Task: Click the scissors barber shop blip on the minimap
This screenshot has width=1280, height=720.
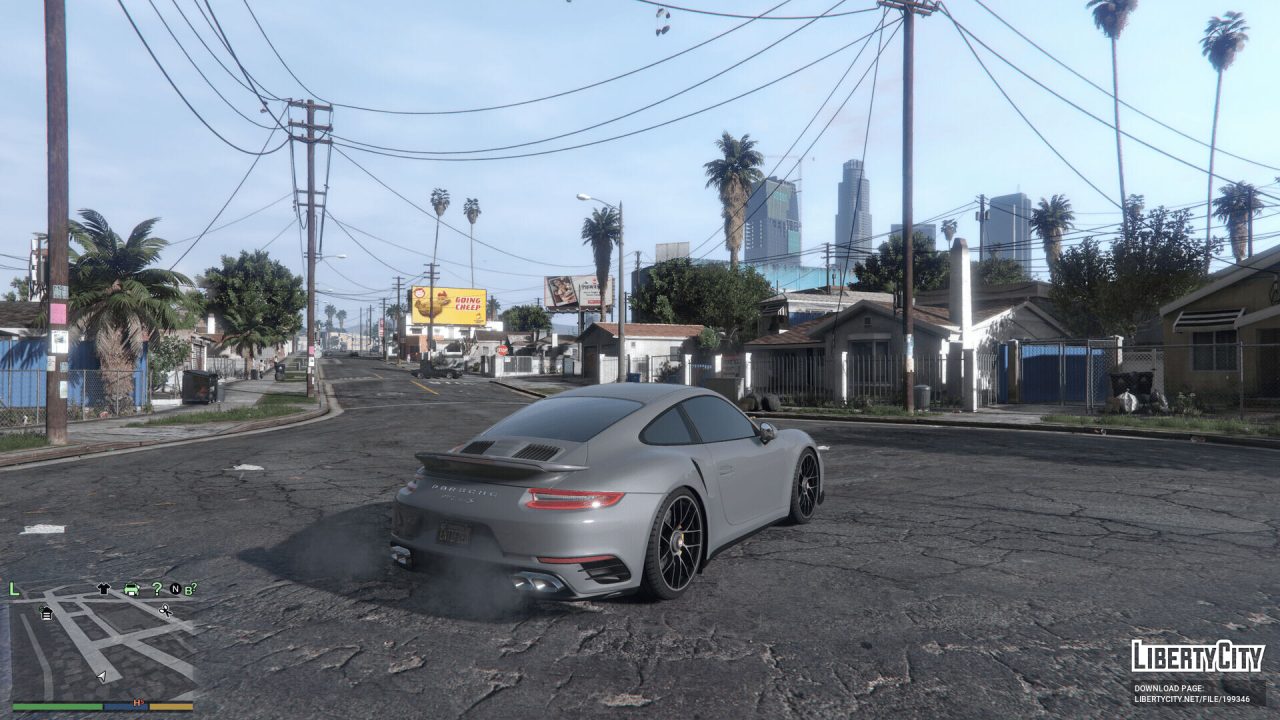Action: tap(166, 611)
